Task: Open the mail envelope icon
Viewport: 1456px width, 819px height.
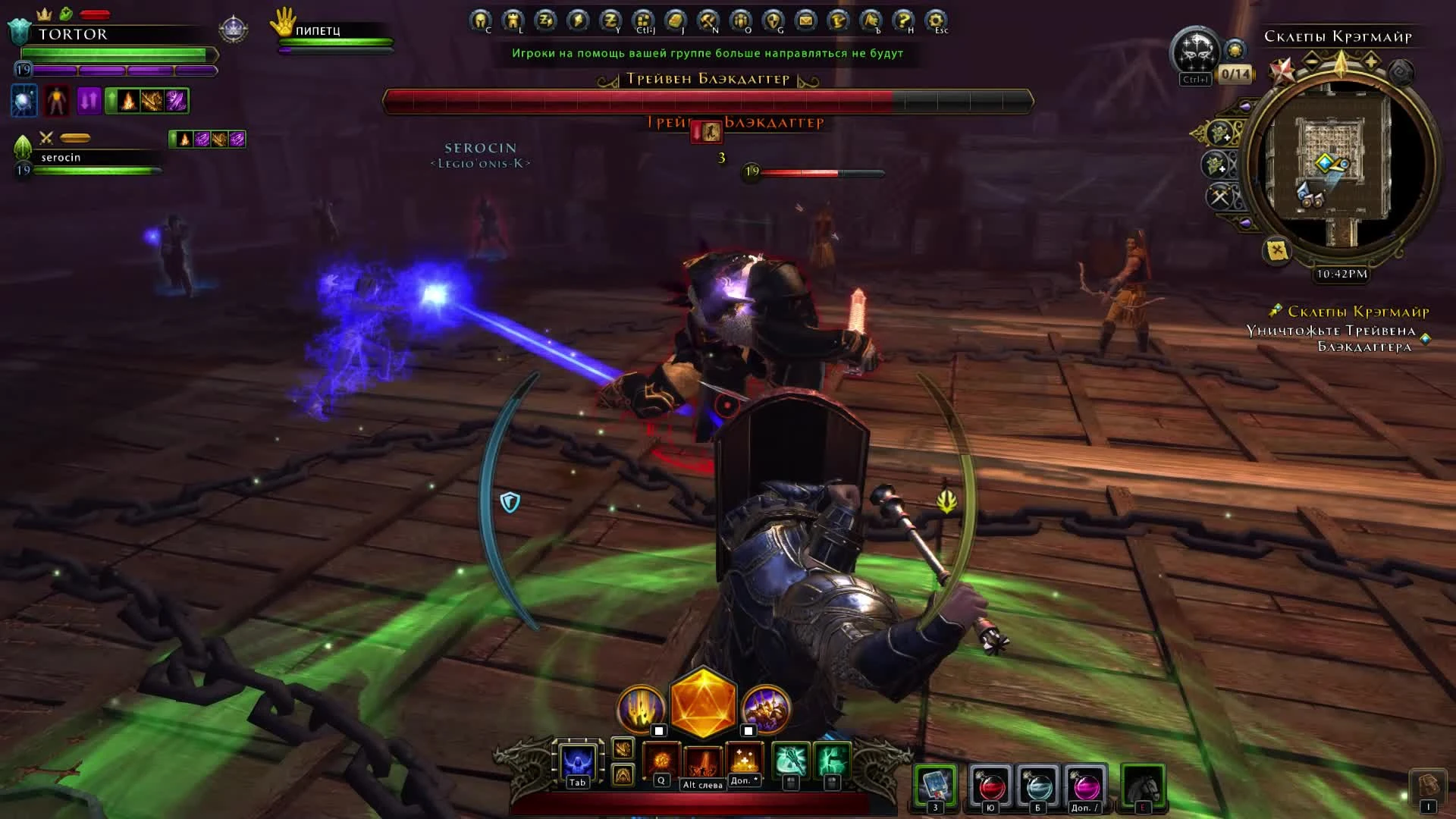Action: click(x=805, y=18)
